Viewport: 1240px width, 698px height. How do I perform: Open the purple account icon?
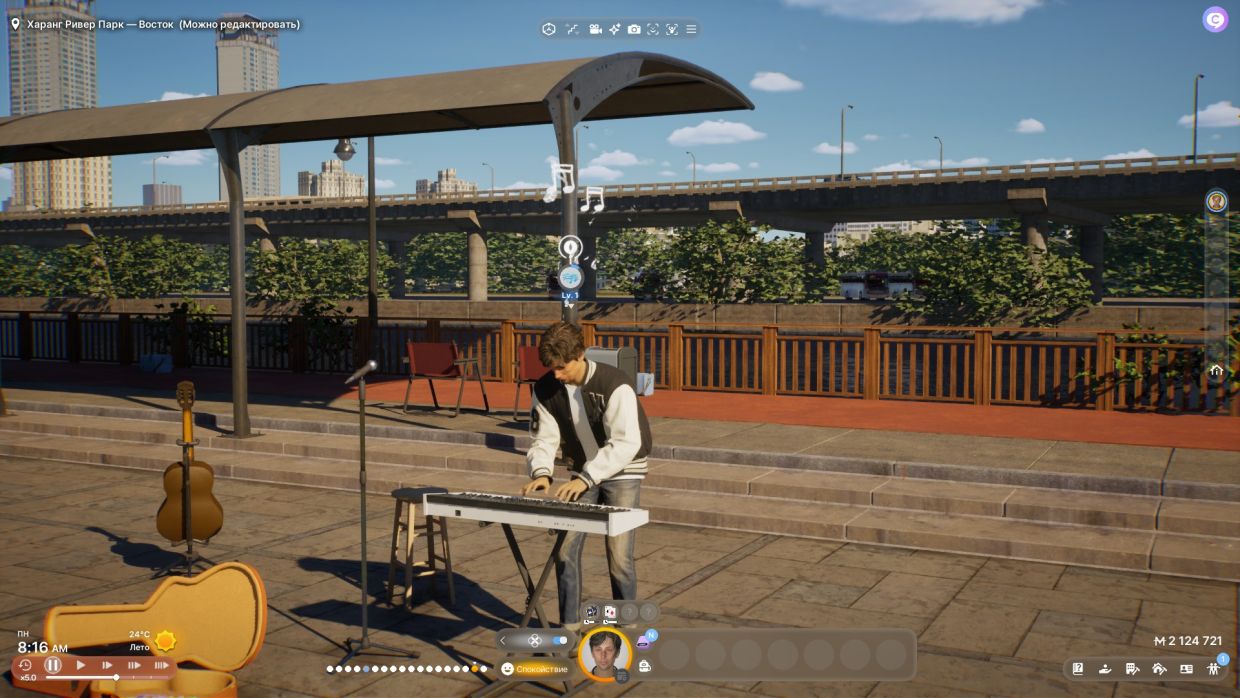pyautogui.click(x=1215, y=19)
